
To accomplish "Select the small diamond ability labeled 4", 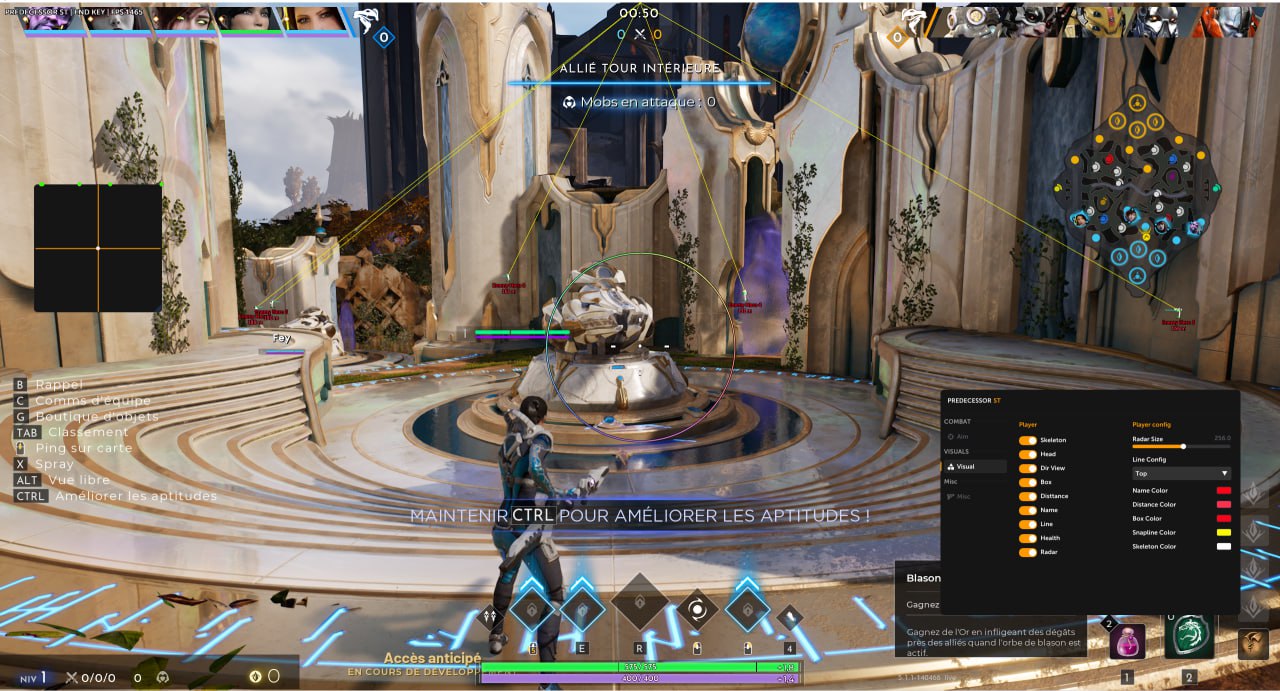I will tap(790, 618).
